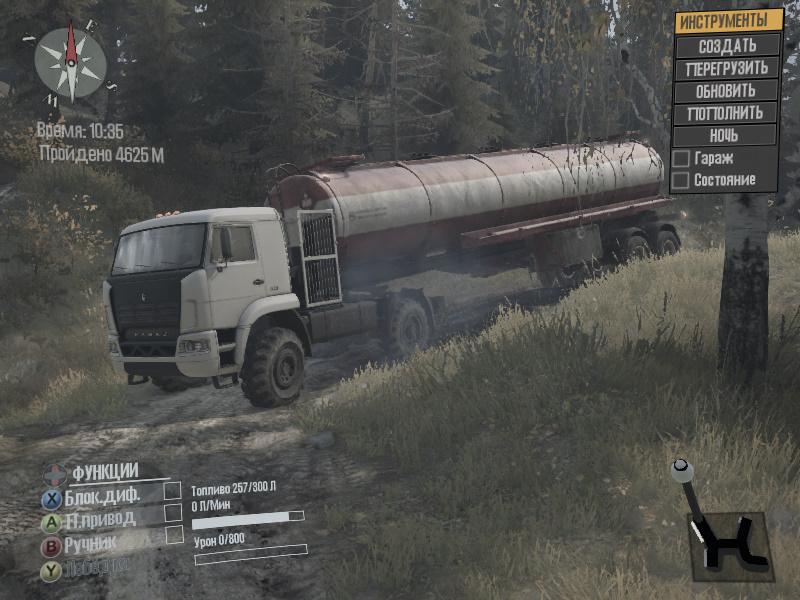Viewport: 800px width, 600px height.
Task: Switch to night with НОЧЬ button
Action: 727,135
